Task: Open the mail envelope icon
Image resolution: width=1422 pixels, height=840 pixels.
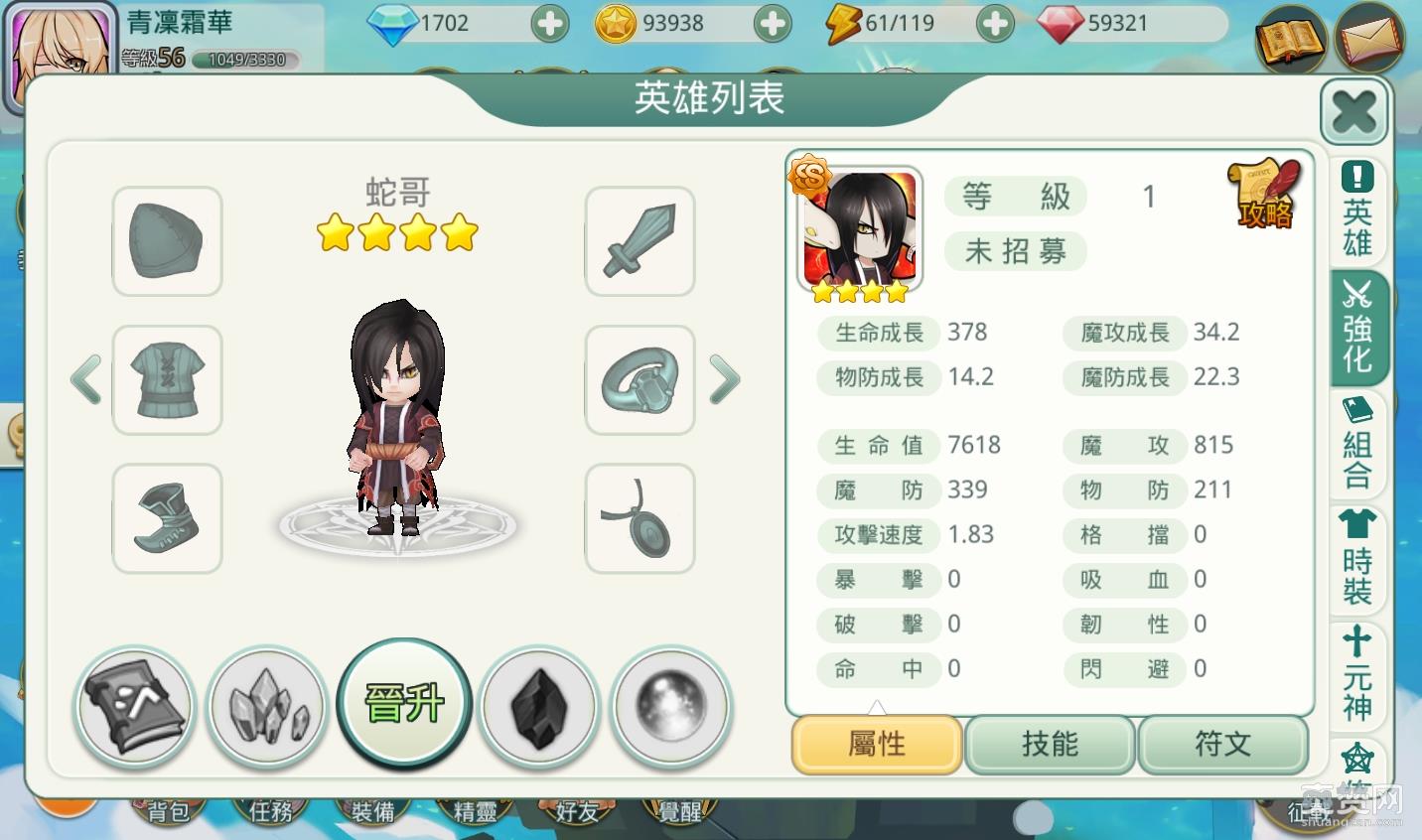Action: coord(1371,40)
